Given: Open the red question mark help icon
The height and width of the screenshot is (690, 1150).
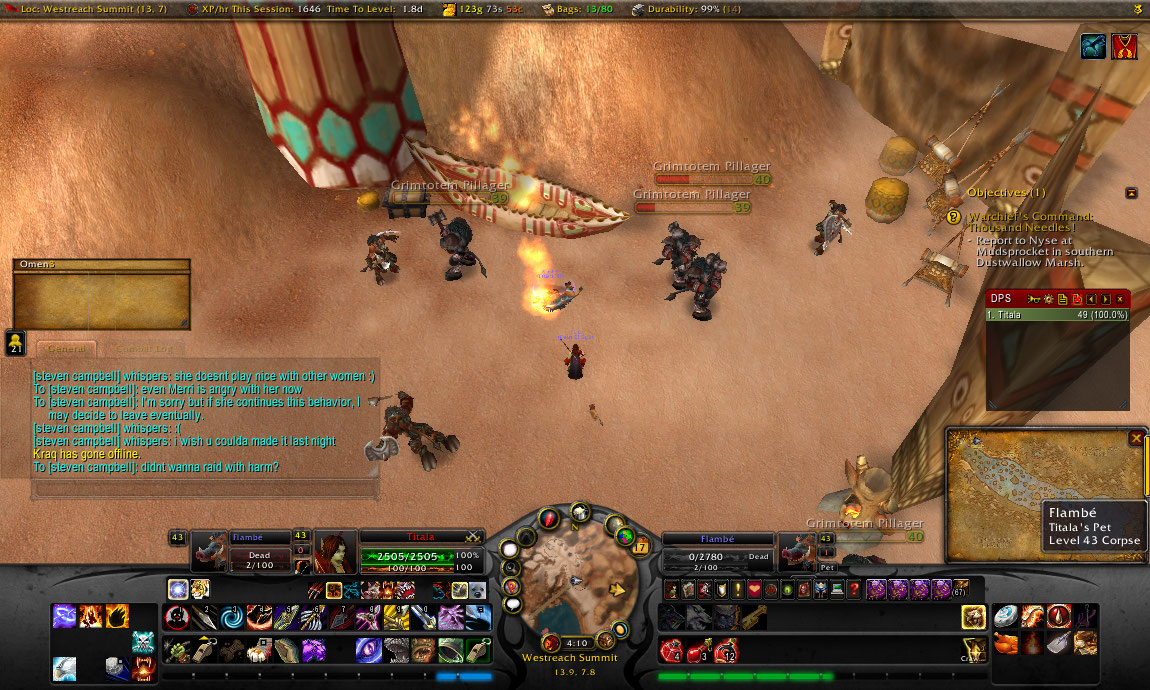Looking at the screenshot, I should pos(853,589).
